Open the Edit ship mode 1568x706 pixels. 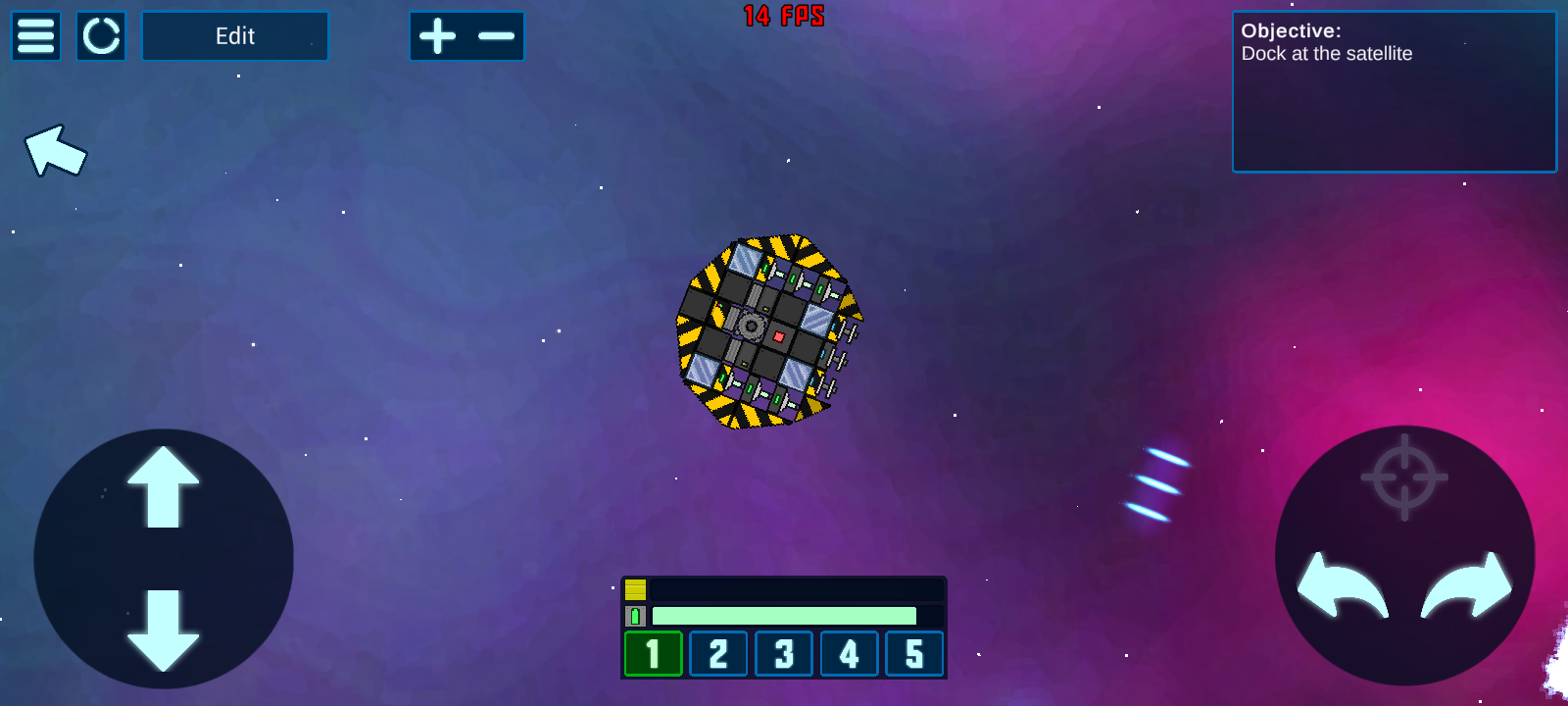[235, 36]
